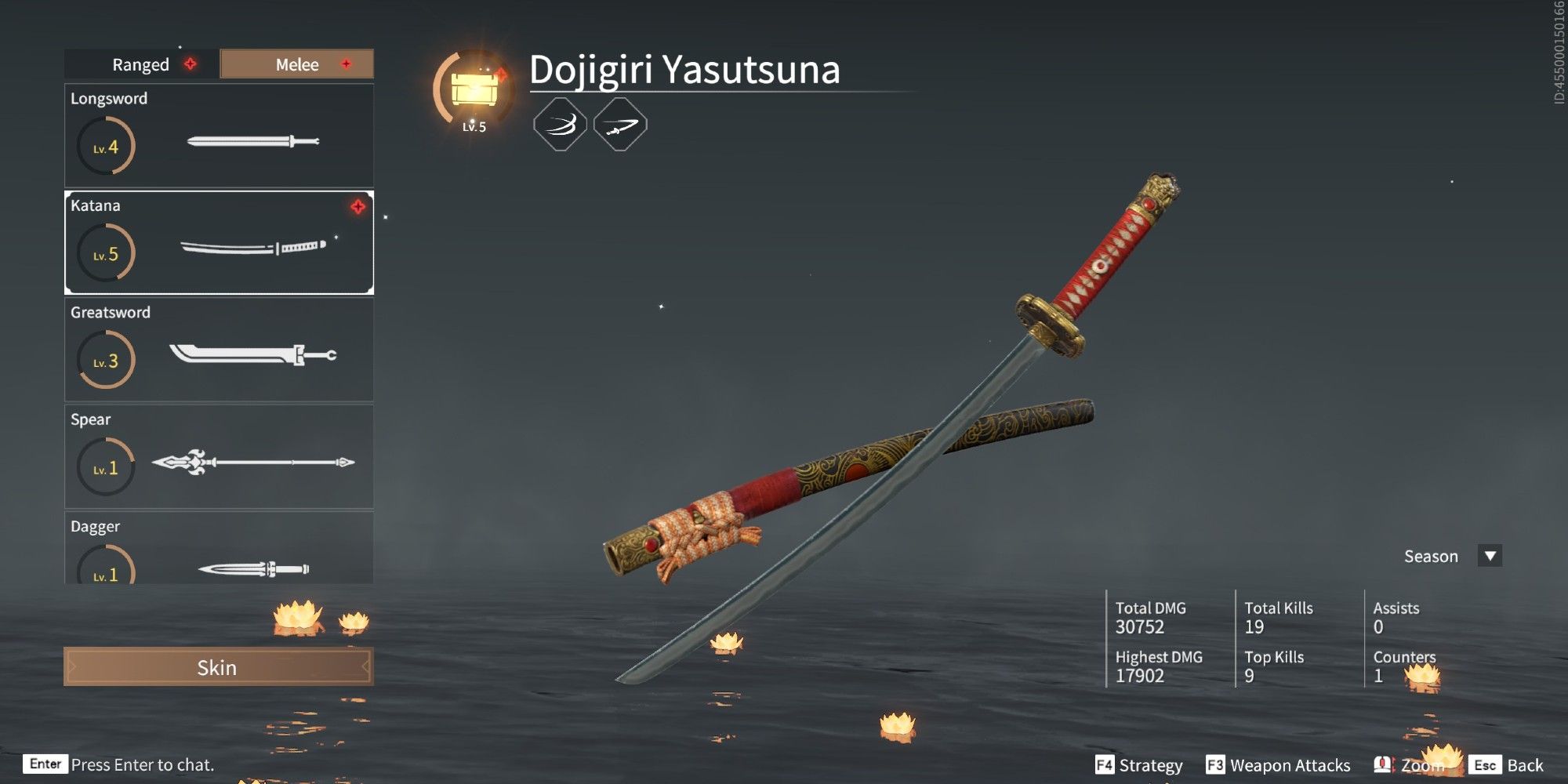View the triple slash skill icon
The width and height of the screenshot is (1568, 784).
click(x=560, y=125)
